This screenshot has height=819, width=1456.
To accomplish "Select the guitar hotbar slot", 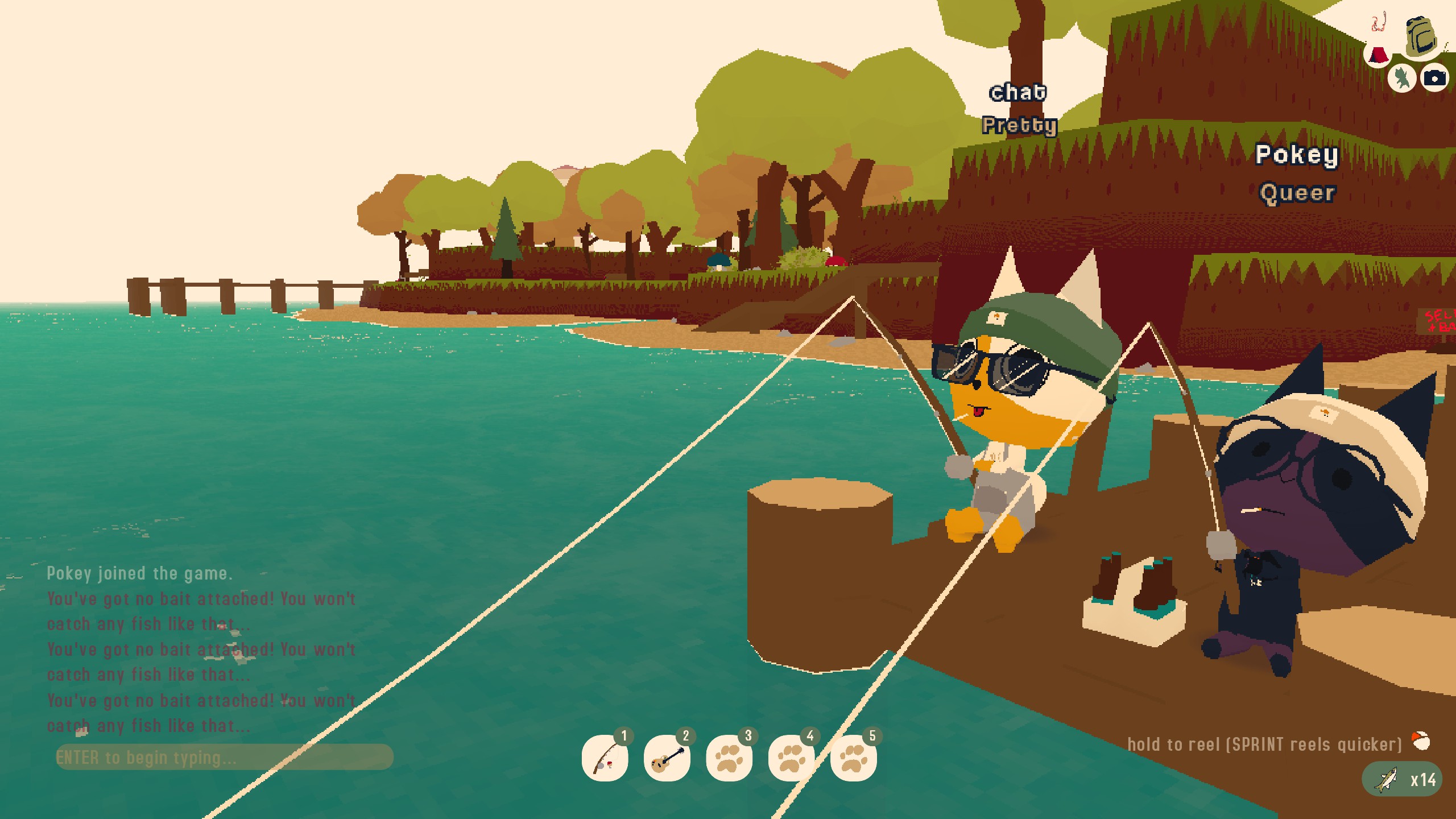I will click(x=667, y=758).
